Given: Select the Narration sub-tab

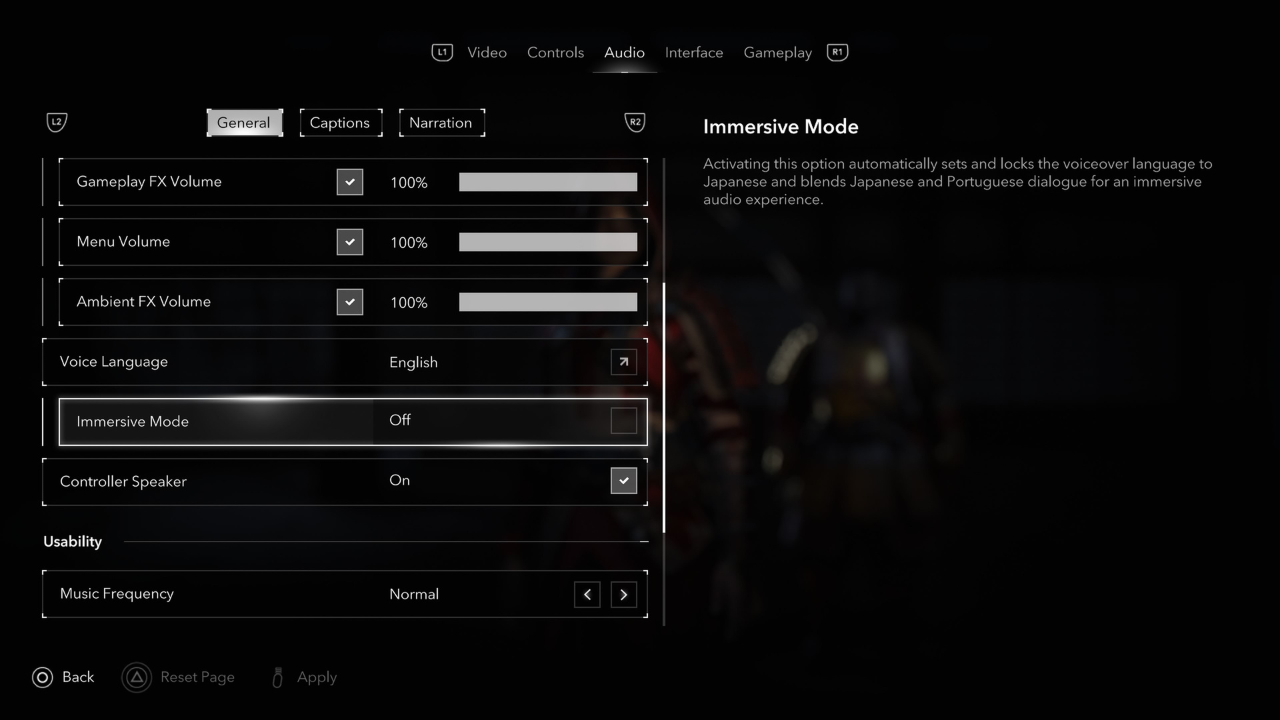Looking at the screenshot, I should 442,122.
